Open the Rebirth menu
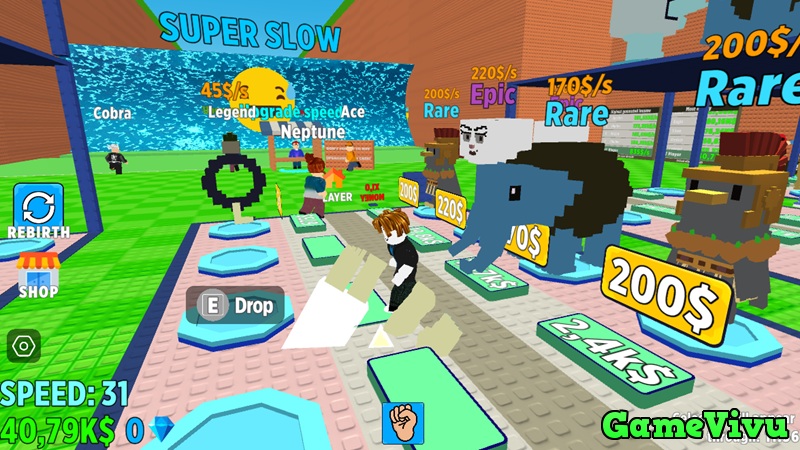This screenshot has width=800, height=450. [37, 207]
